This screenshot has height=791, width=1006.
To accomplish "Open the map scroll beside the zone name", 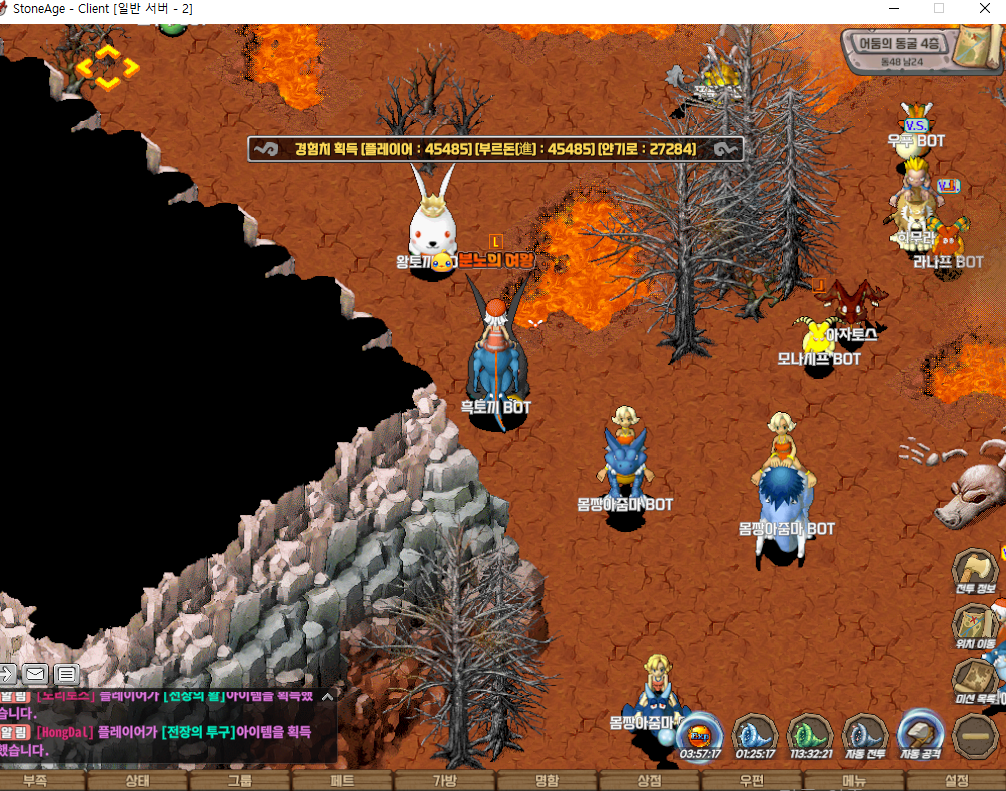I will pos(975,45).
